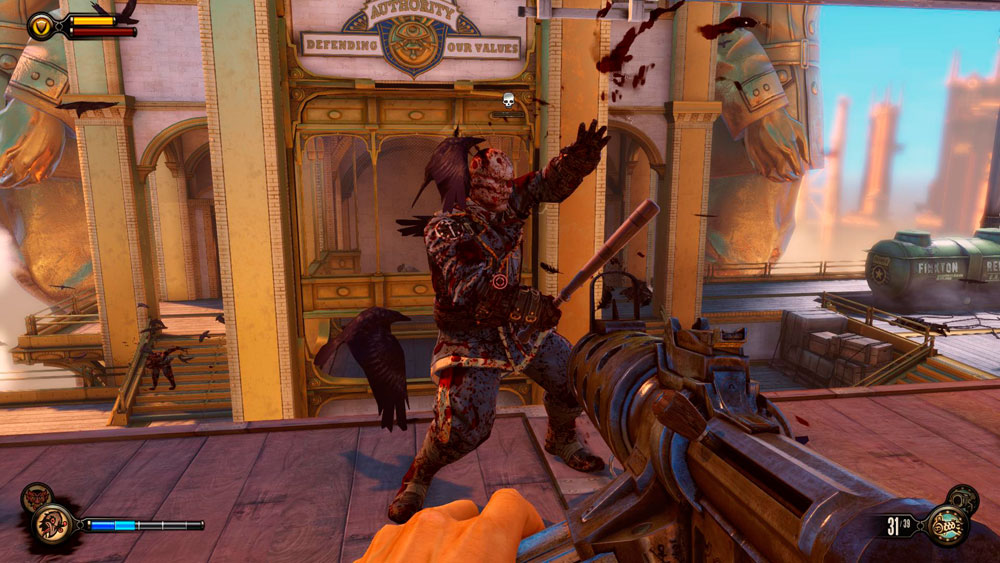Select the equipped weapon icon beside ammo
This screenshot has height=563, width=1000.
pyautogui.click(x=945, y=525)
